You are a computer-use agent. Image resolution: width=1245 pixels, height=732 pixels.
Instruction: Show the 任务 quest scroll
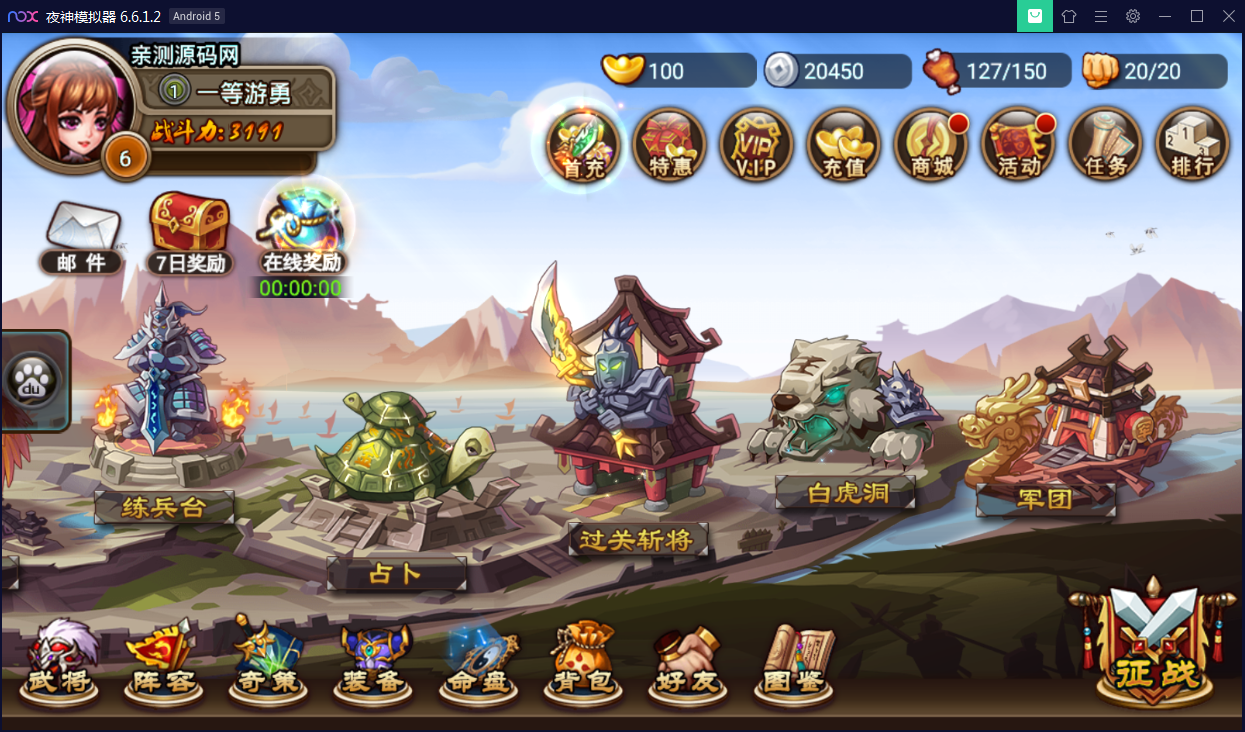click(1105, 146)
